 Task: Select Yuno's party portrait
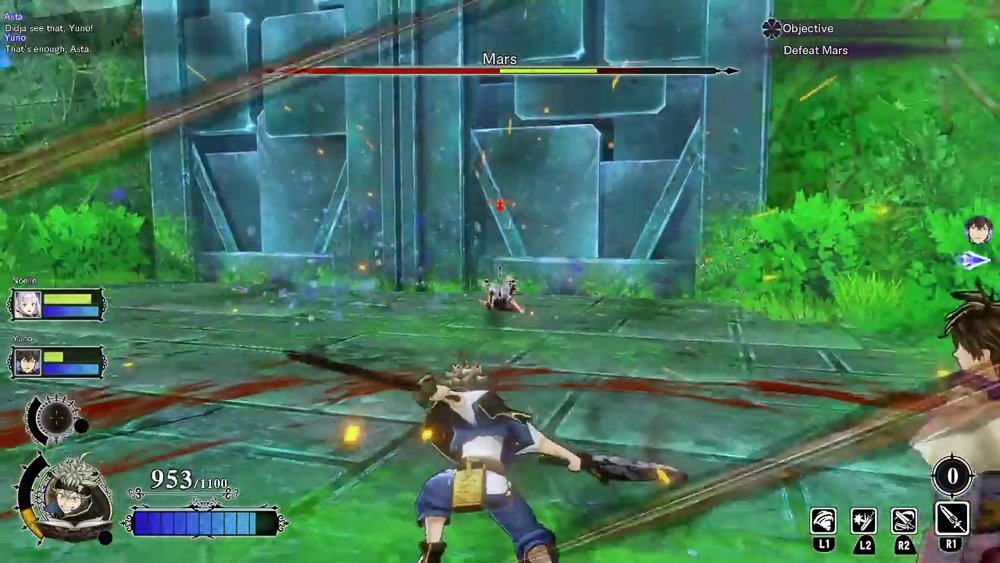[26, 362]
